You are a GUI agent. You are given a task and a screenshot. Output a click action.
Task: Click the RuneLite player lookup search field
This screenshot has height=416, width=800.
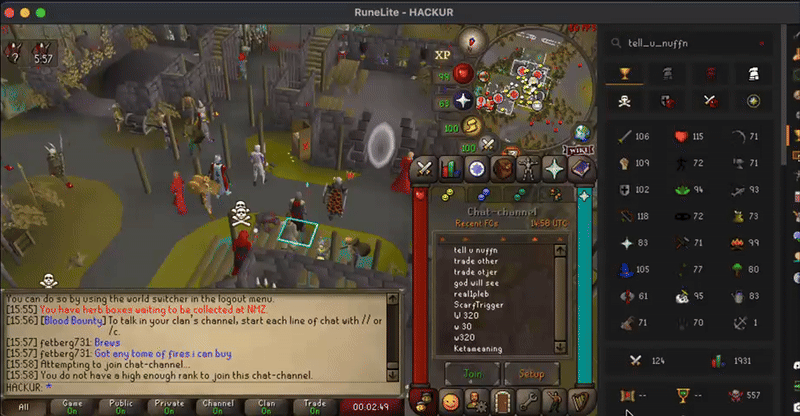[700, 43]
